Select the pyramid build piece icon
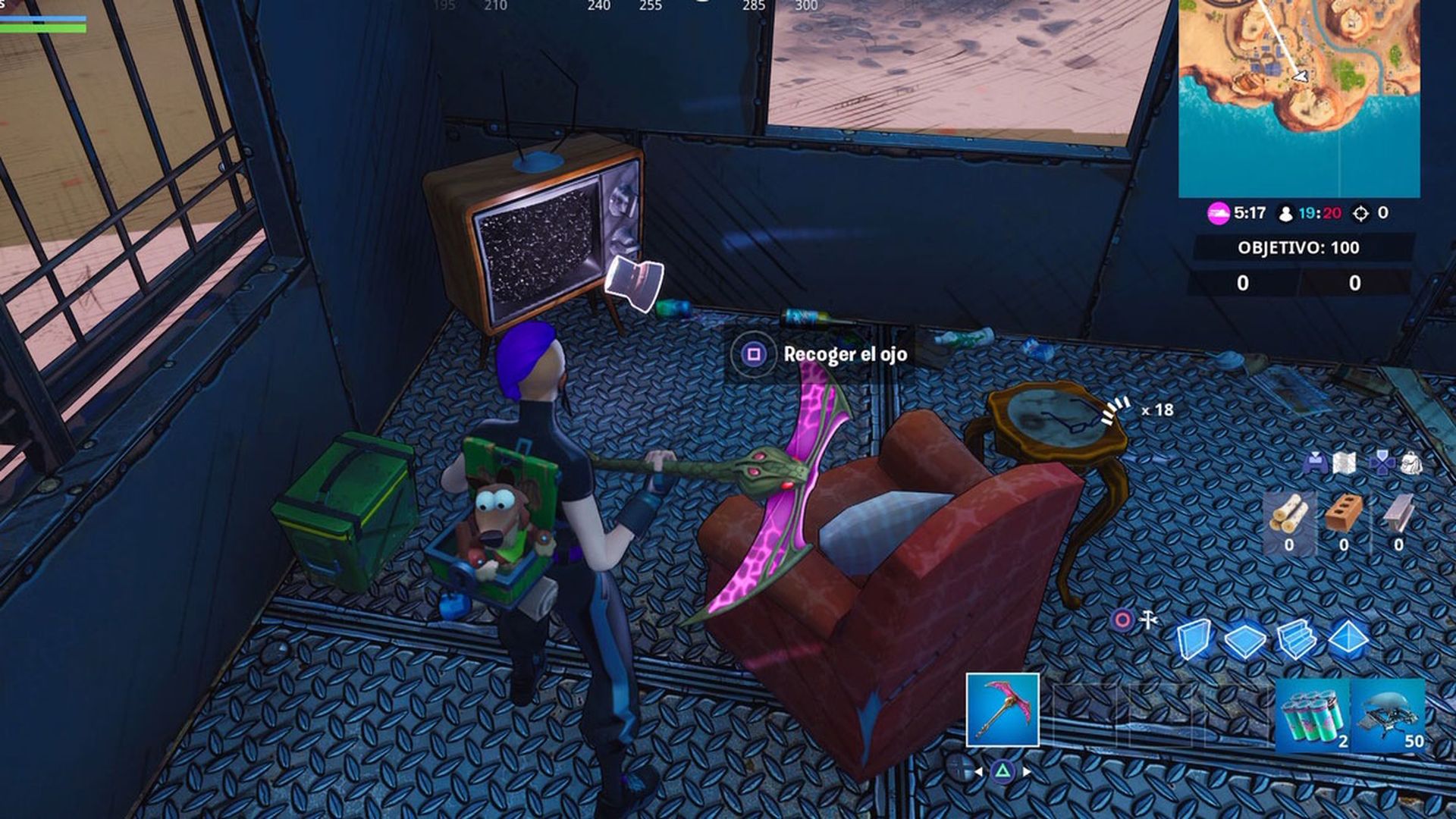The width and height of the screenshot is (1456, 819). pyautogui.click(x=1347, y=638)
